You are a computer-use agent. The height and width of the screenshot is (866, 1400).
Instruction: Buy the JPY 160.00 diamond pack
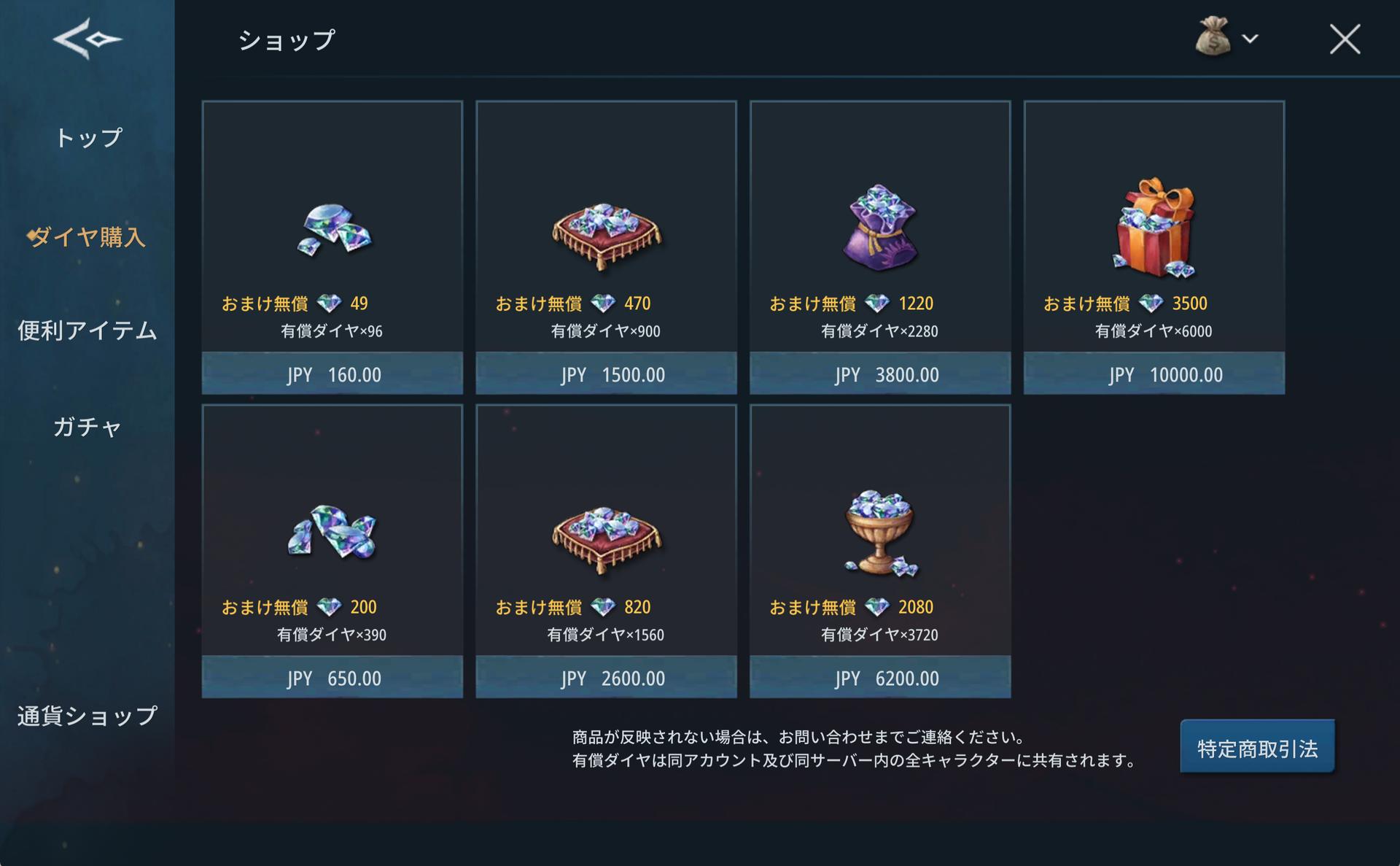[332, 374]
